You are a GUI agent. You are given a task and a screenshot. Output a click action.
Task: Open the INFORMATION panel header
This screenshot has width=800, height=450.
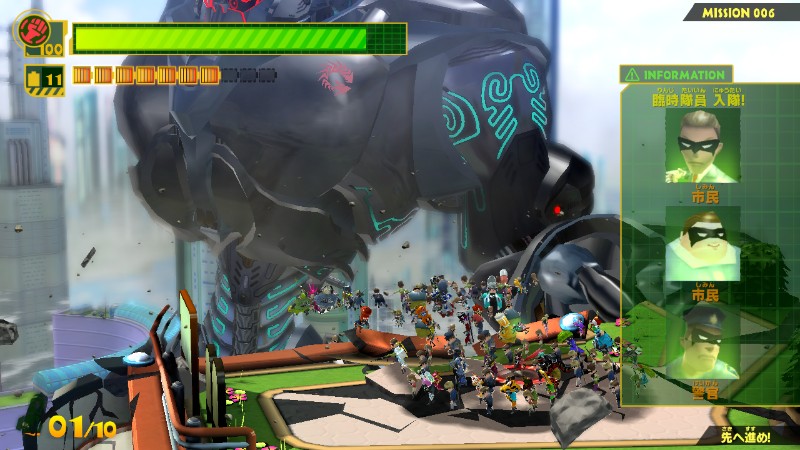[x=676, y=75]
